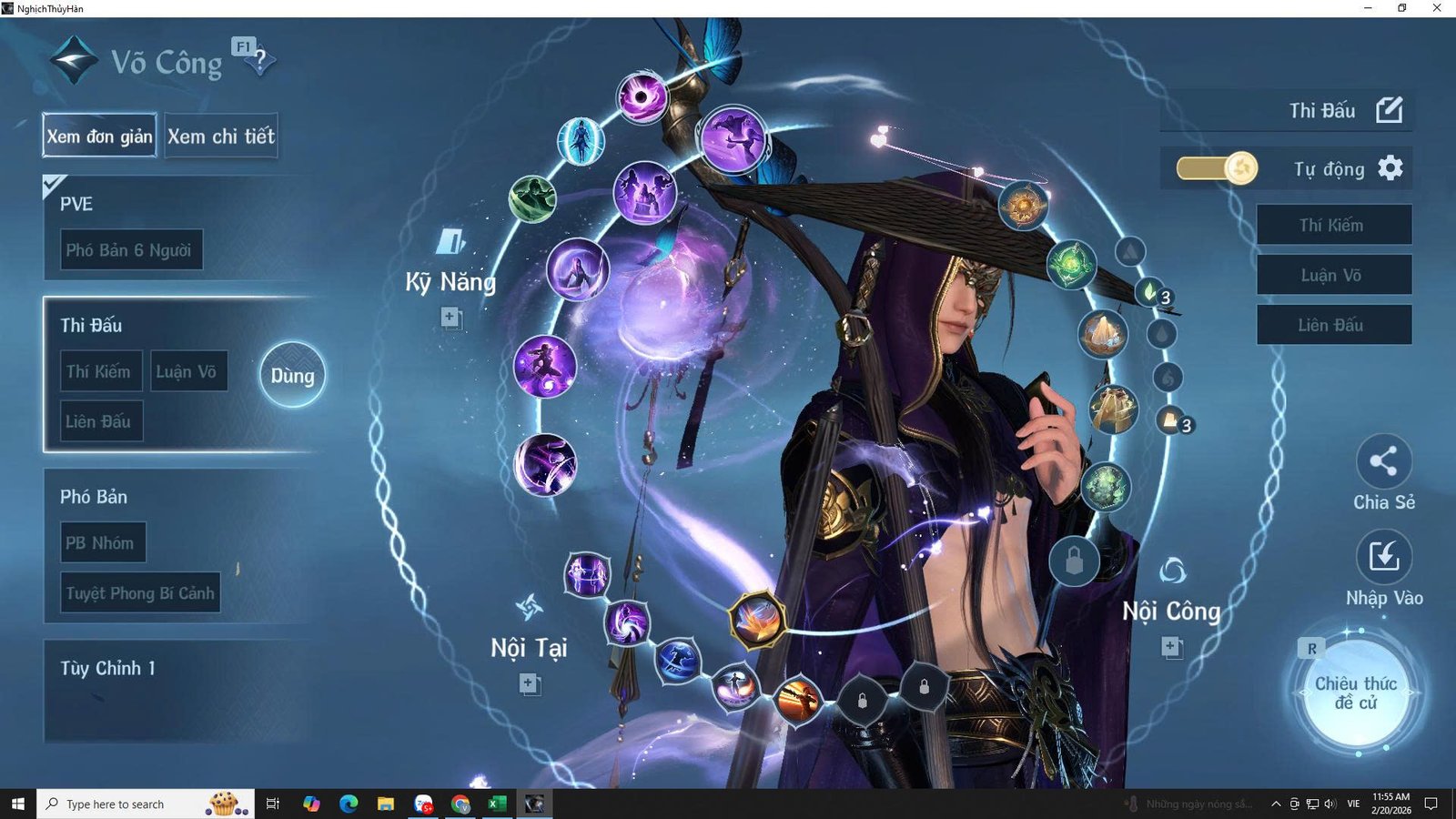The image size is (1456, 819).
Task: Click the plus icon under Kỹ Năng
Action: 450,318
